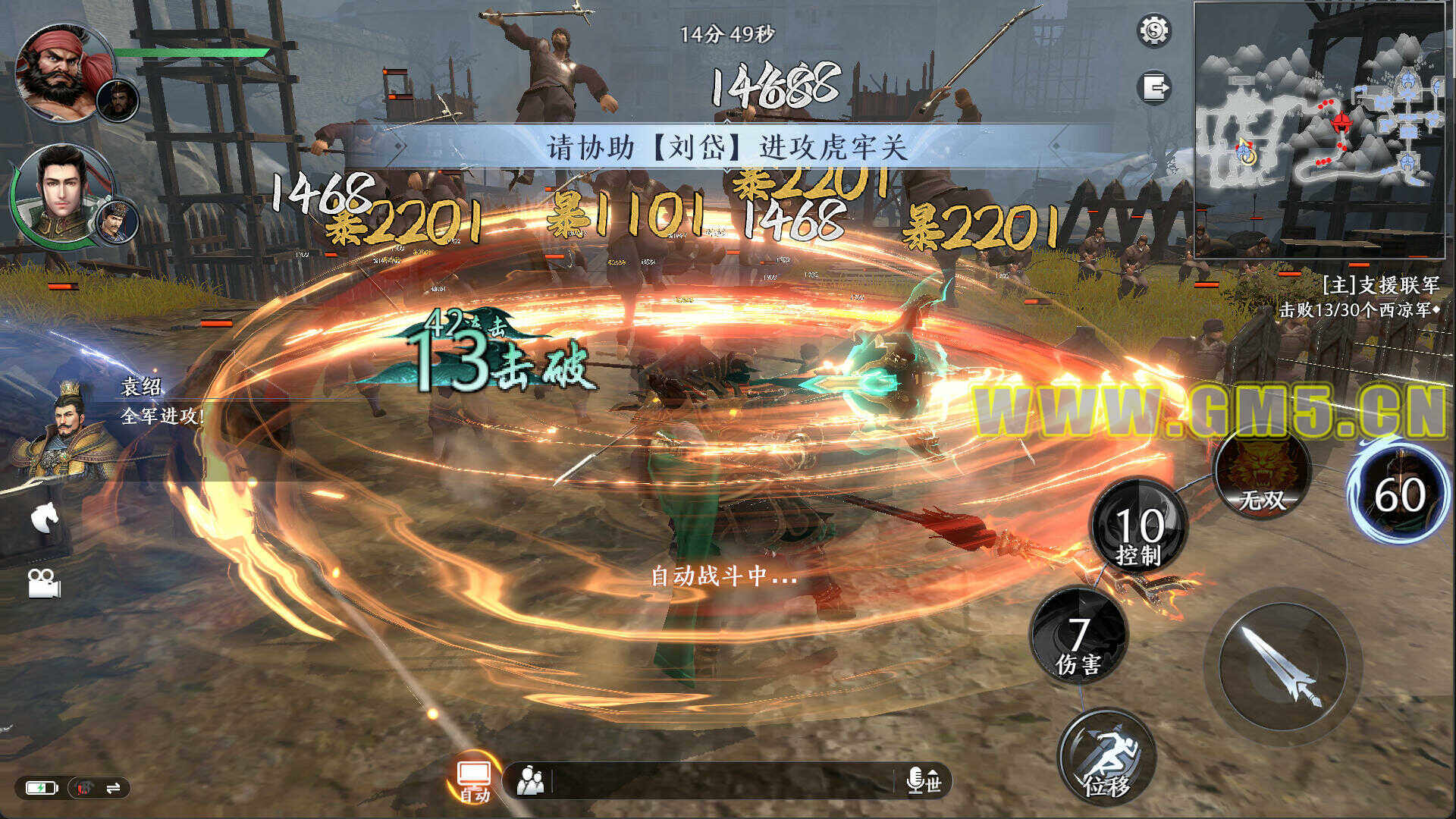Switch to the green-robed hero portrait
The height and width of the screenshot is (819, 1456).
tap(61, 193)
